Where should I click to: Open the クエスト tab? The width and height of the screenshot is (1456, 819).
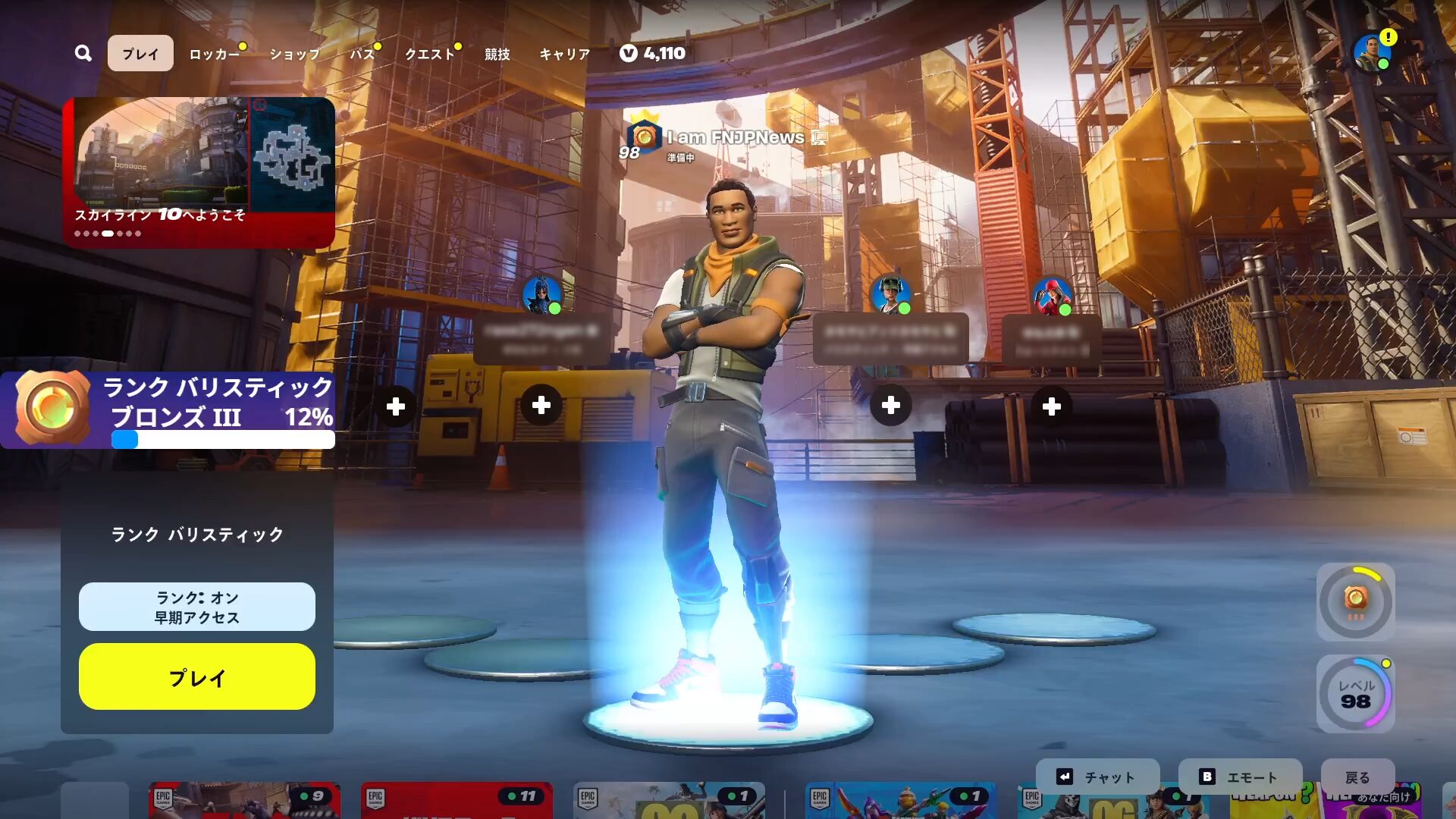tap(429, 54)
